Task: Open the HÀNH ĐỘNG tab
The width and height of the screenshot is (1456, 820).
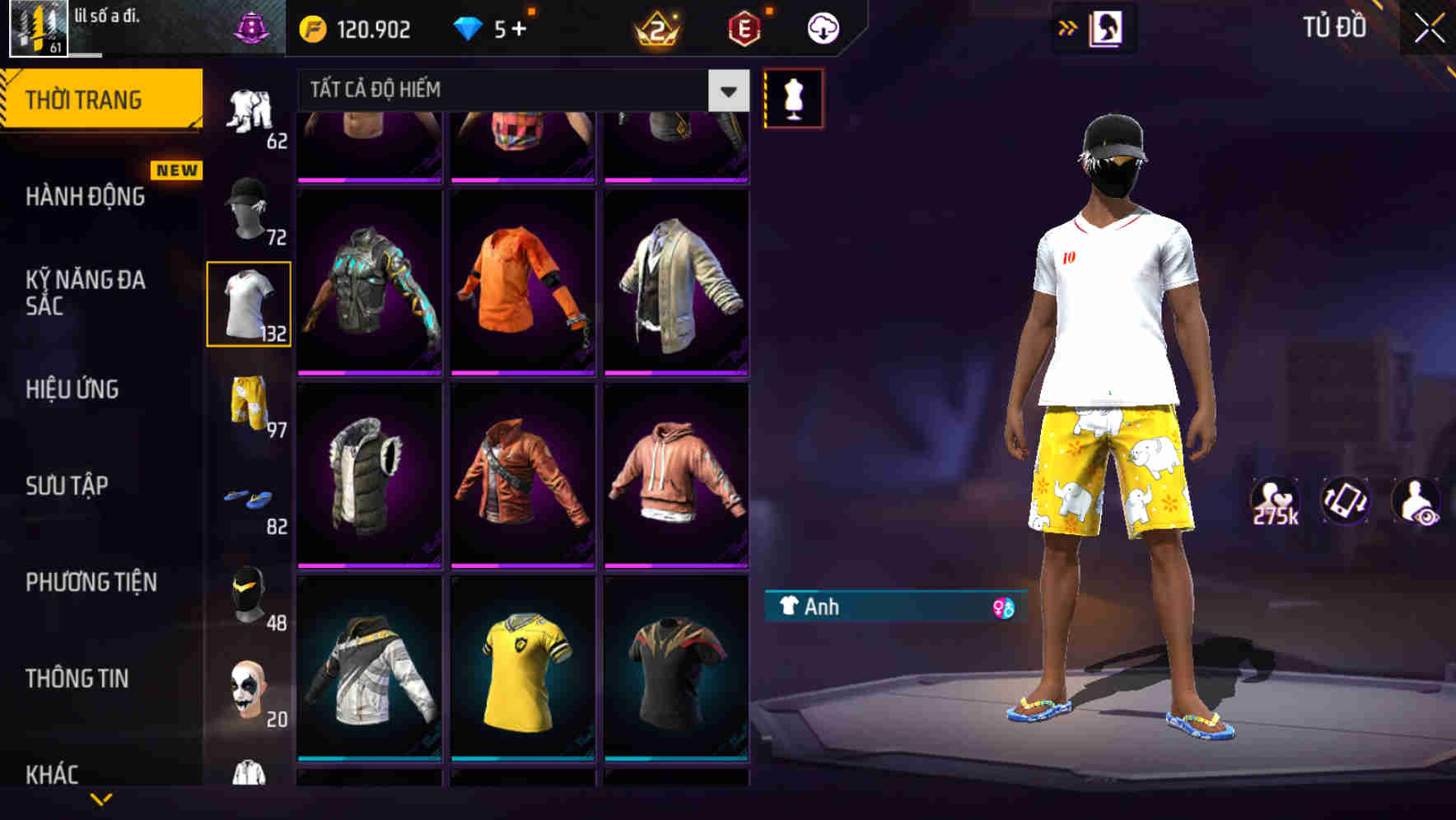Action: [x=85, y=197]
